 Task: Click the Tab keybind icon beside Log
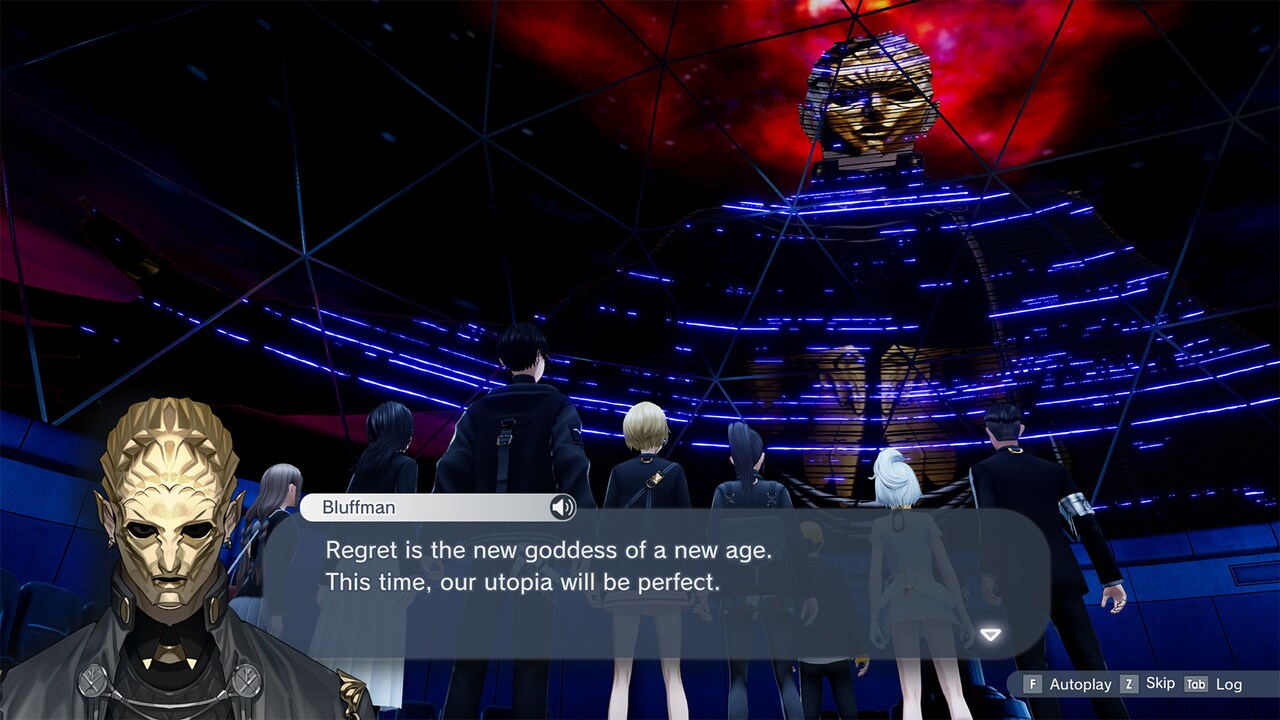pyautogui.click(x=1196, y=684)
